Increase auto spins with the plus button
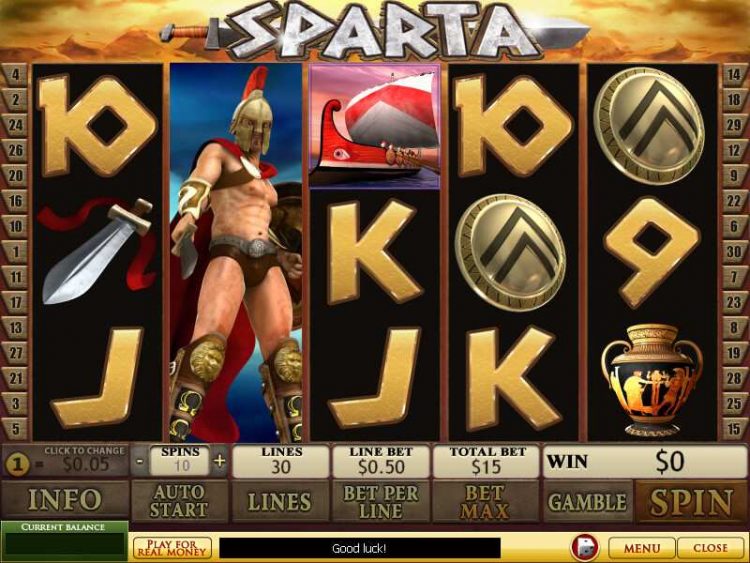Image resolution: width=750 pixels, height=563 pixels. coord(220,462)
